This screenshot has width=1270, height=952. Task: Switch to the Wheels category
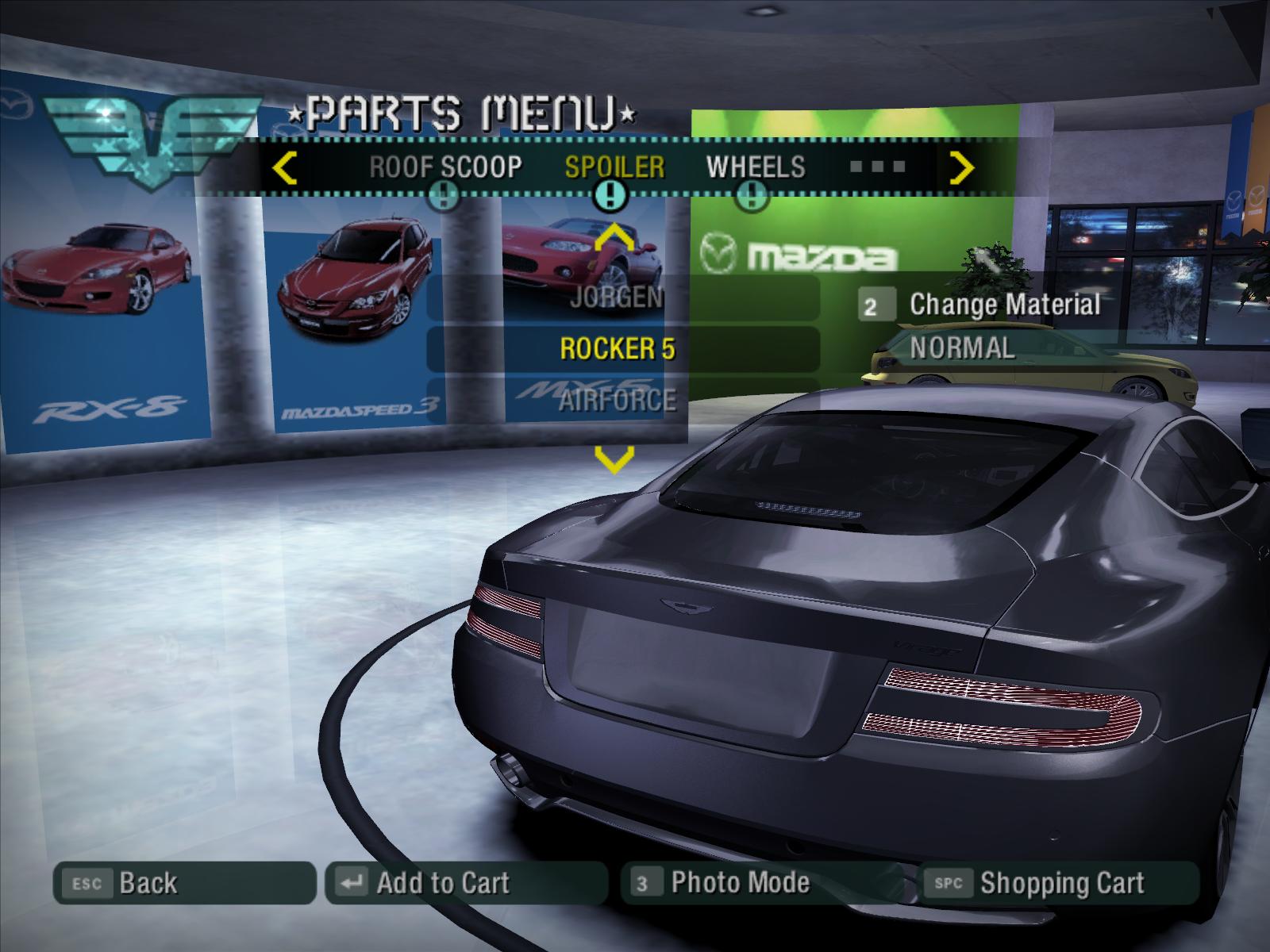(x=755, y=167)
